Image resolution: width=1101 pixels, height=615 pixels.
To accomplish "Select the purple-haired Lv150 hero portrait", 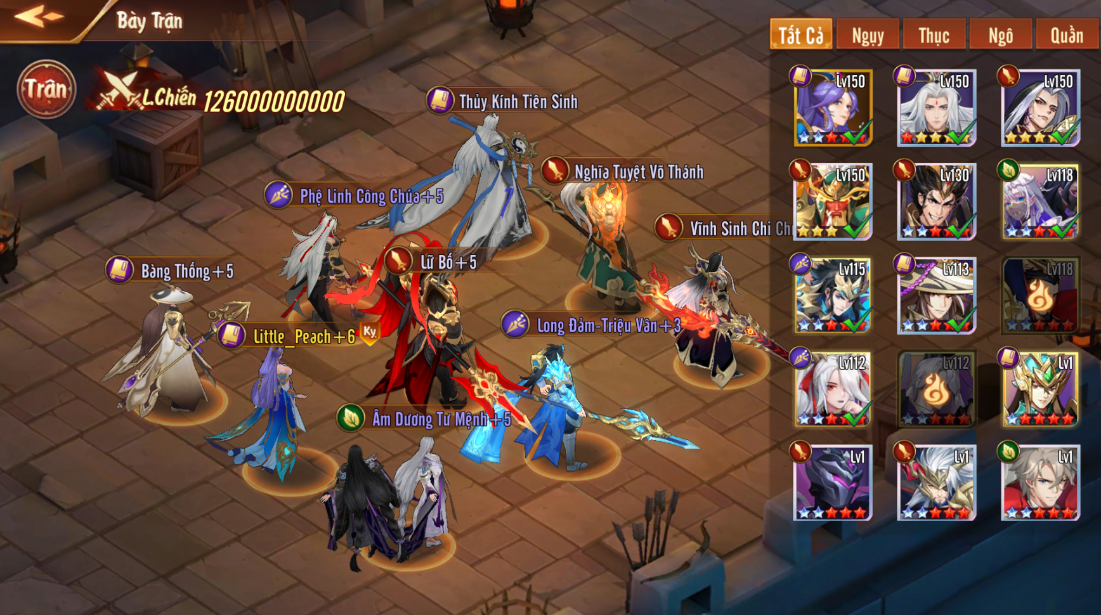I will (833, 108).
